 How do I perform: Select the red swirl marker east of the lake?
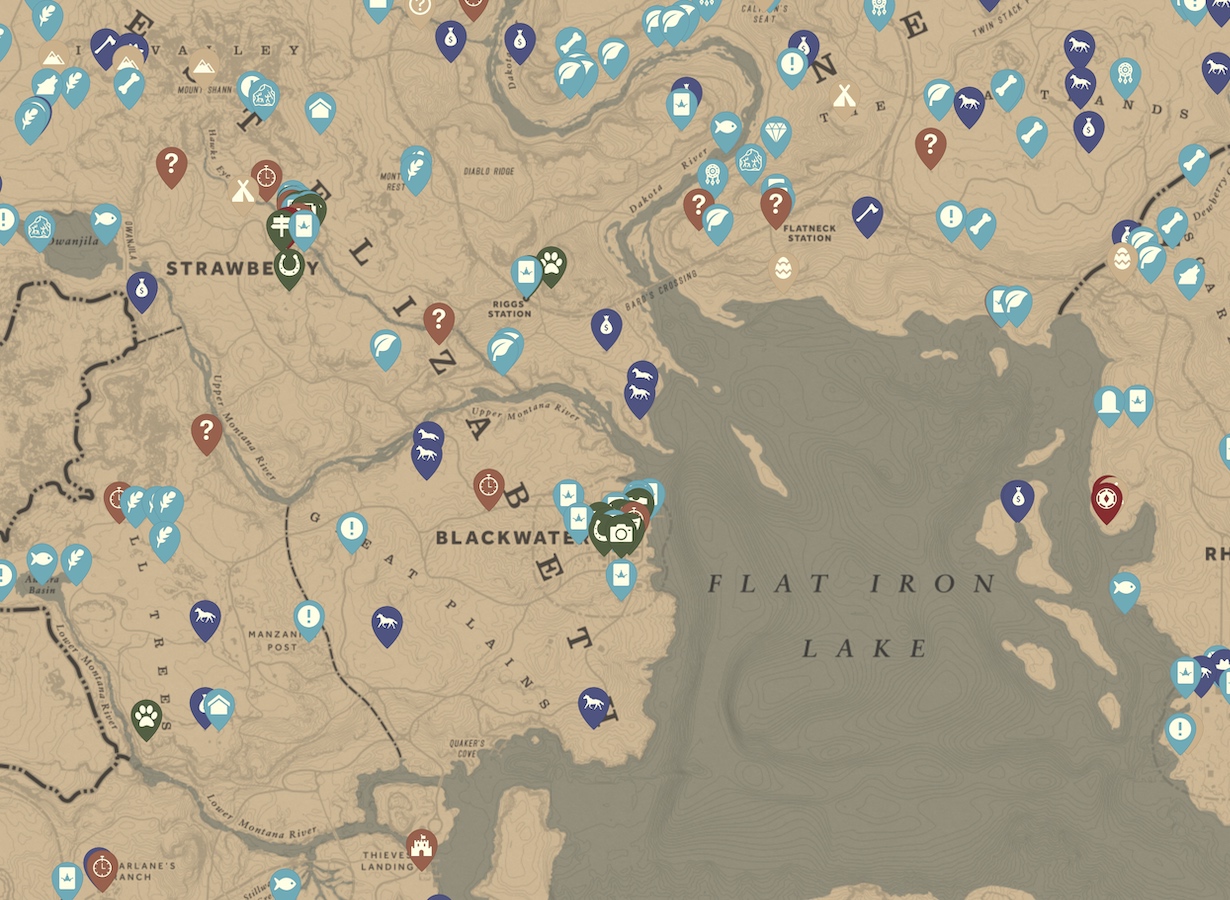(x=1106, y=497)
